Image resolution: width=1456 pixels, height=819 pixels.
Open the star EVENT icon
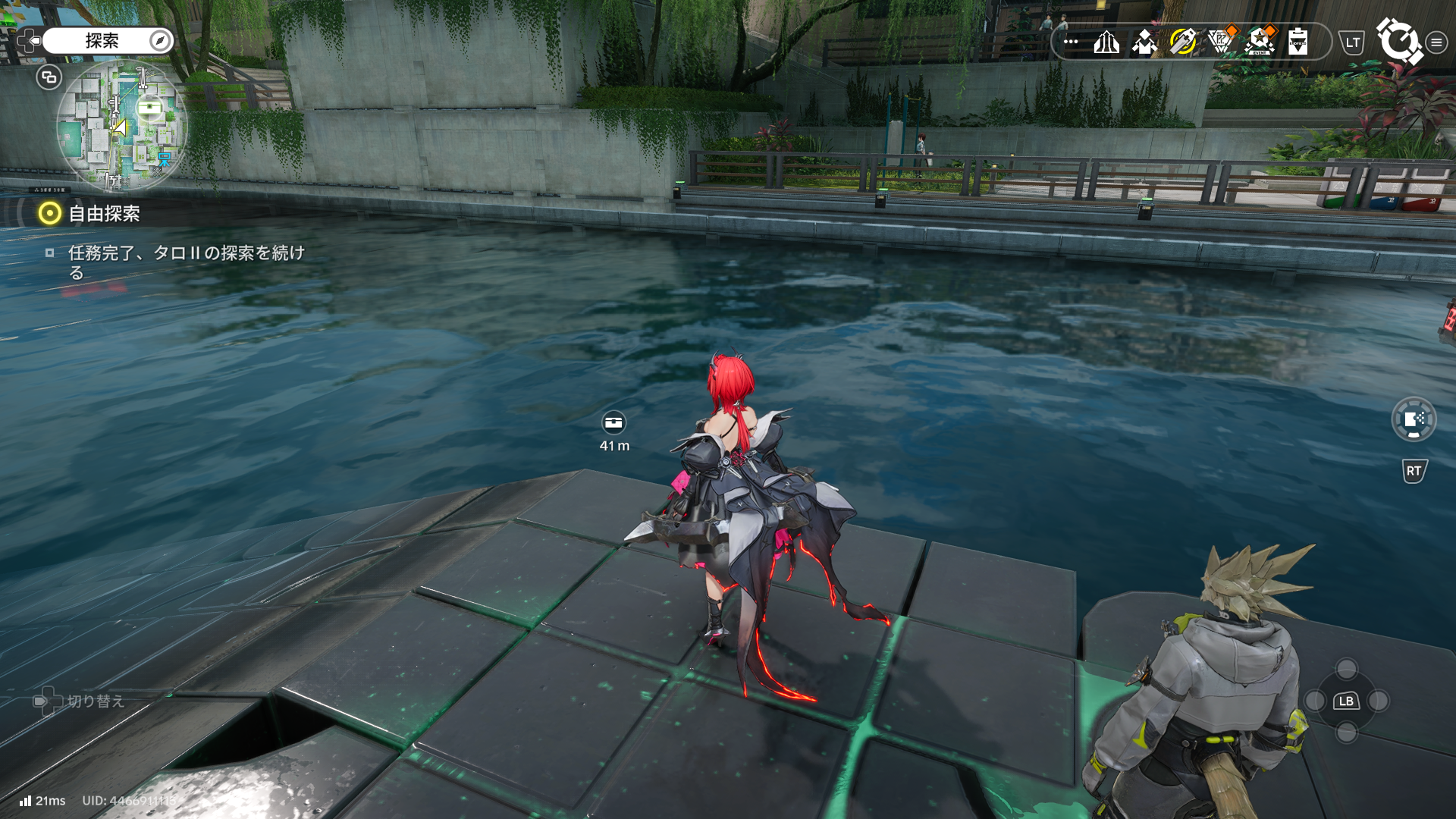(x=1260, y=42)
